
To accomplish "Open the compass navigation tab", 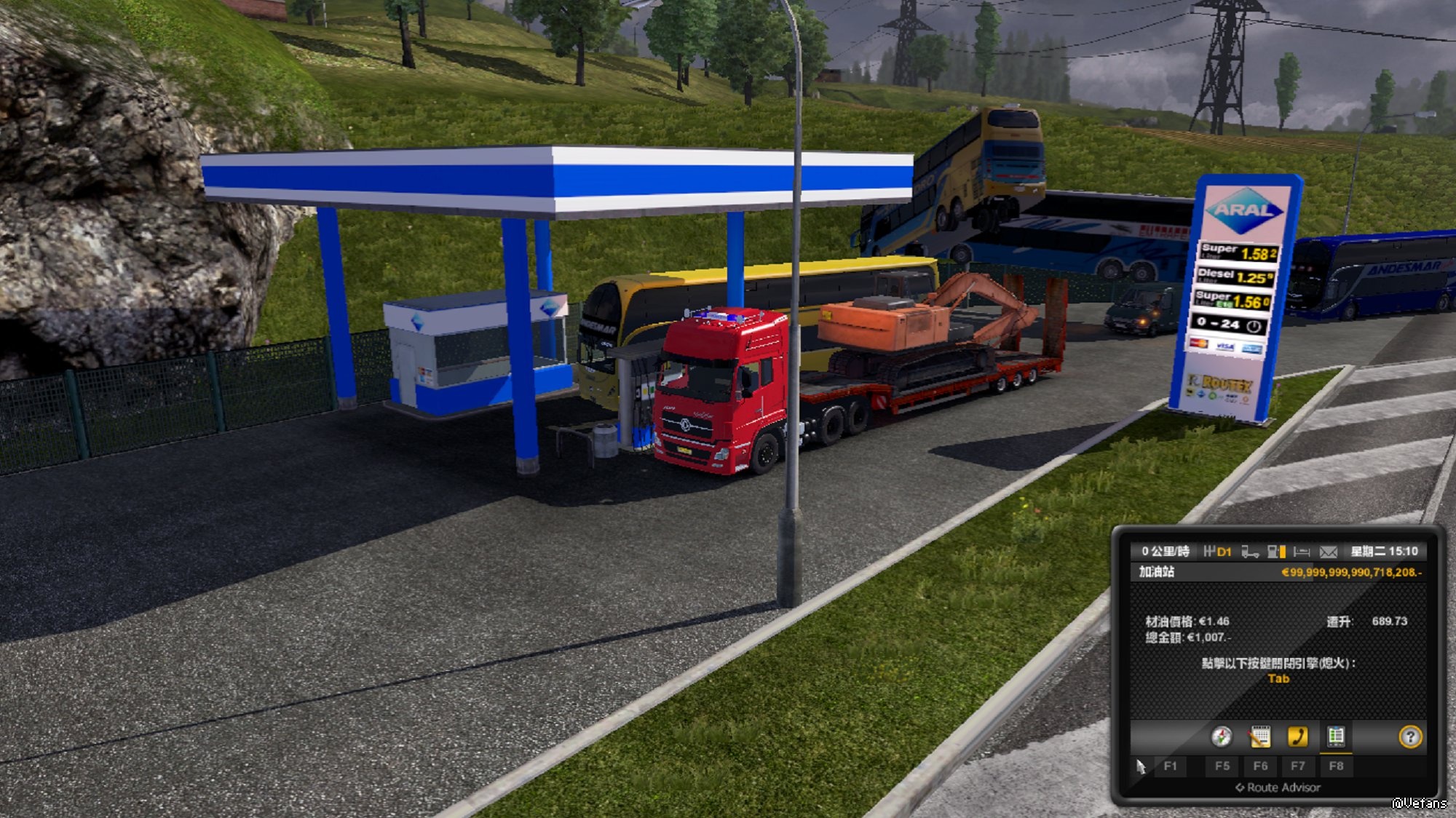I will pos(1222,736).
